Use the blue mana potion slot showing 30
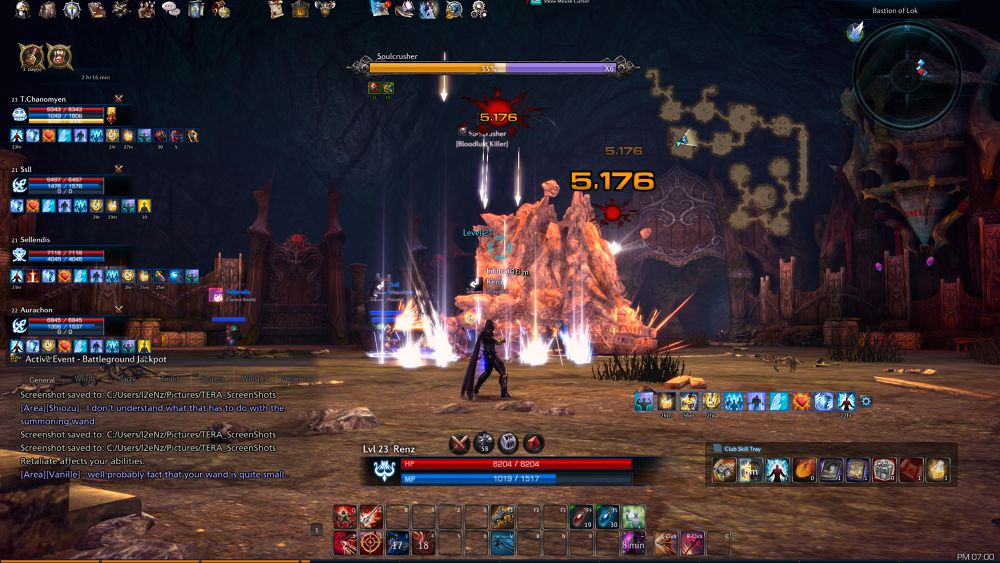1000x563 pixels. 607,516
